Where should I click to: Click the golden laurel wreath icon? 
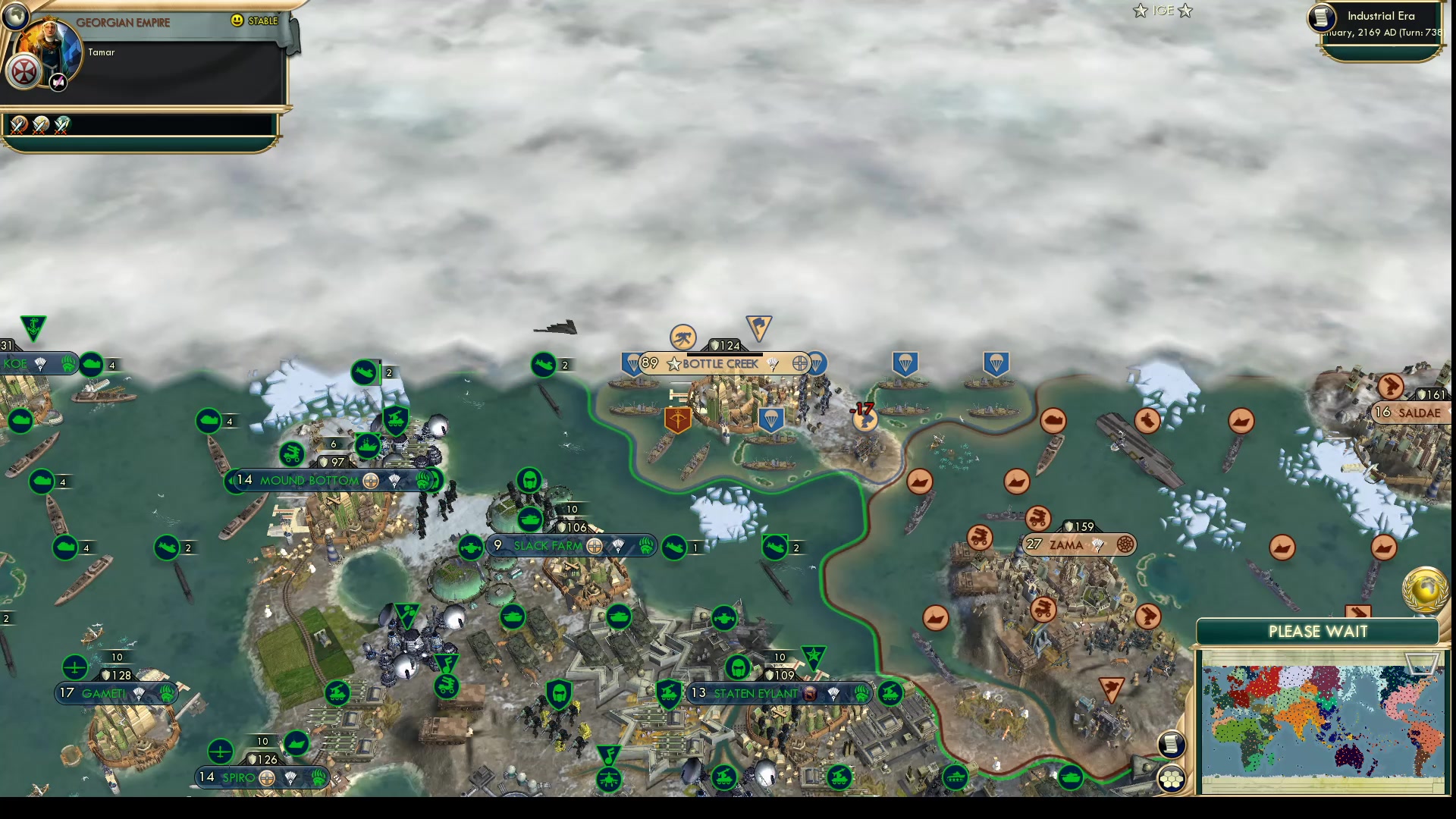coord(1426,588)
